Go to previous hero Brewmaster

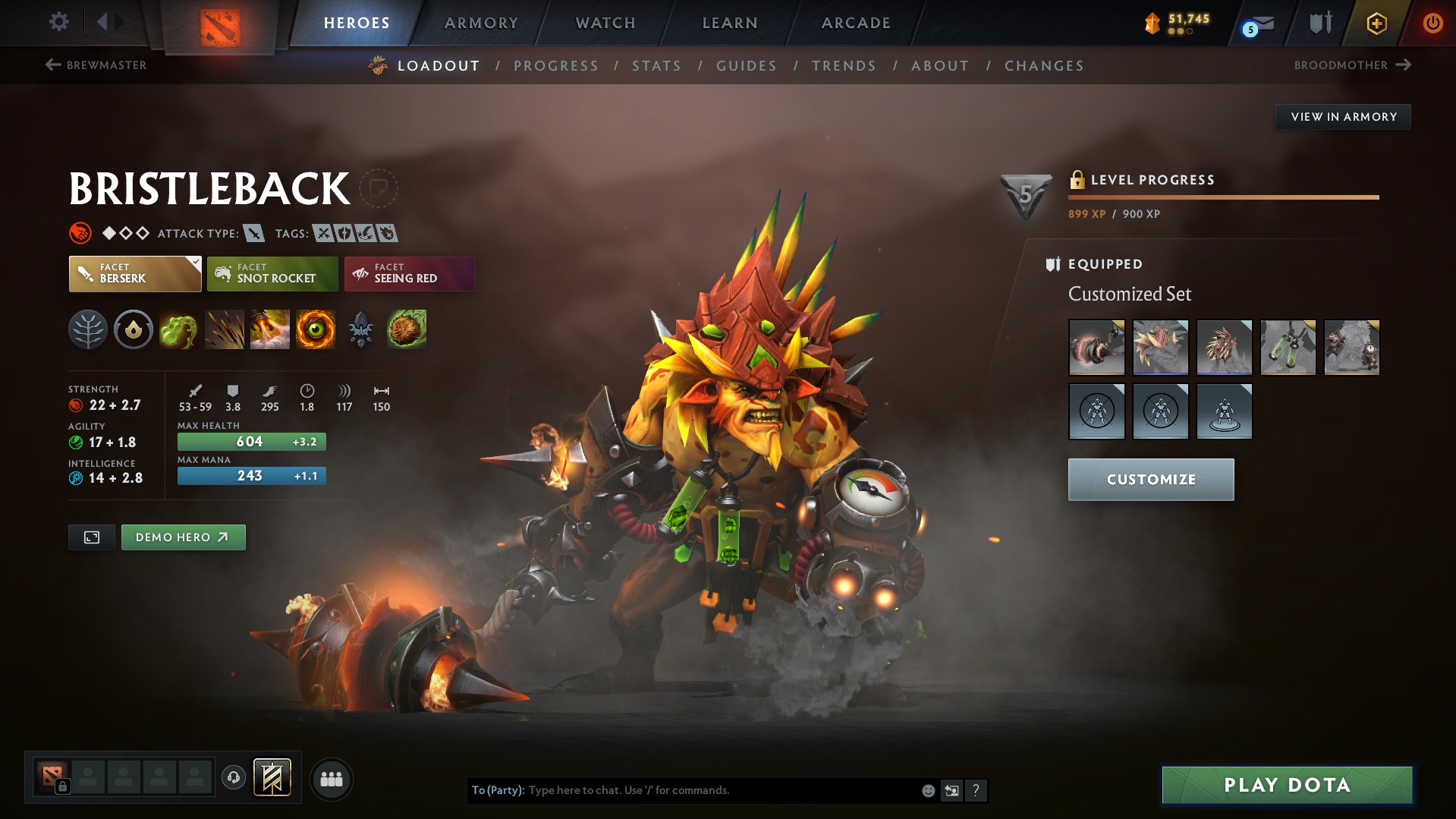point(96,65)
